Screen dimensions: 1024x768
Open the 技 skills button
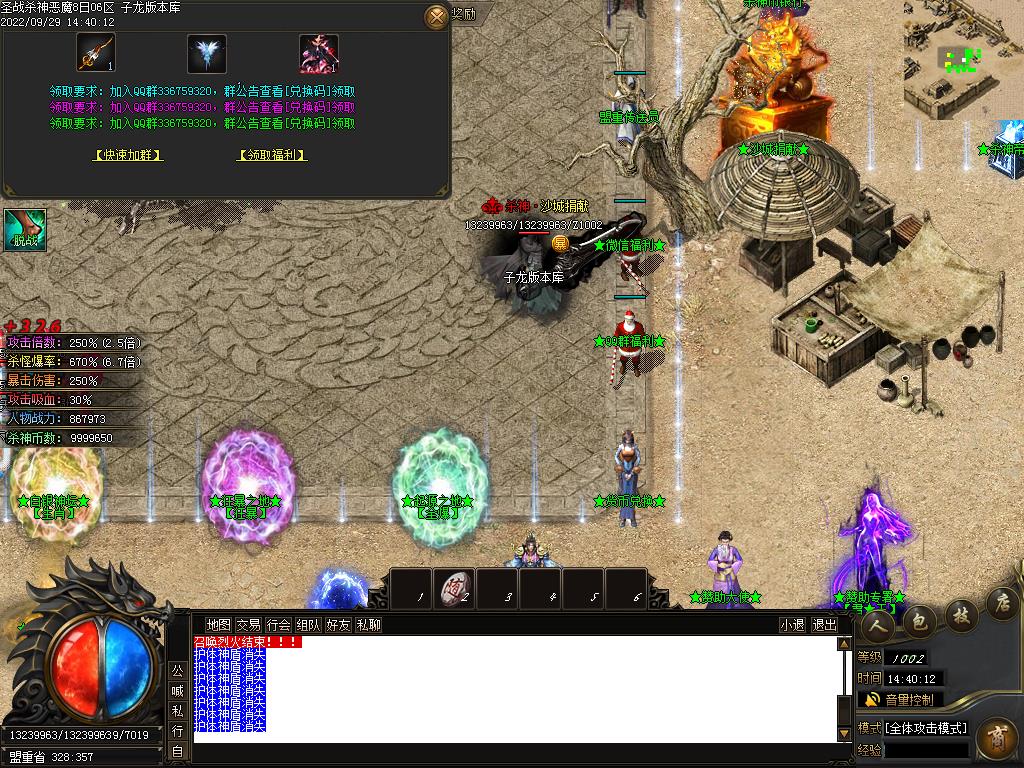[960, 614]
